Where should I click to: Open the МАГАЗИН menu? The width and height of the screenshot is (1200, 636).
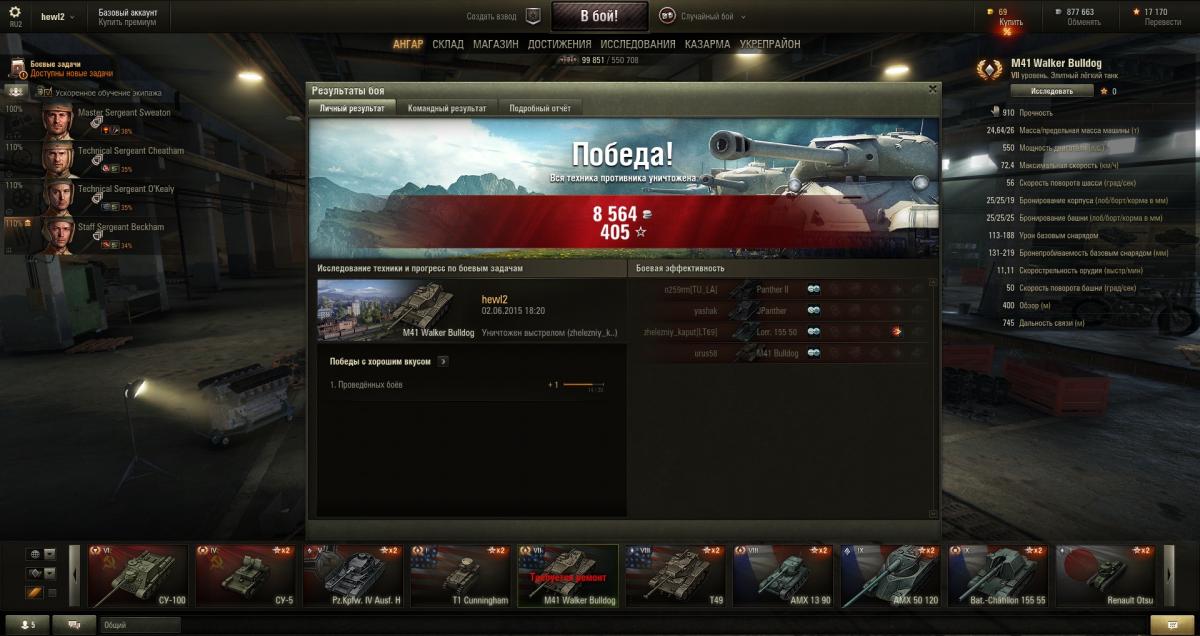pos(495,45)
